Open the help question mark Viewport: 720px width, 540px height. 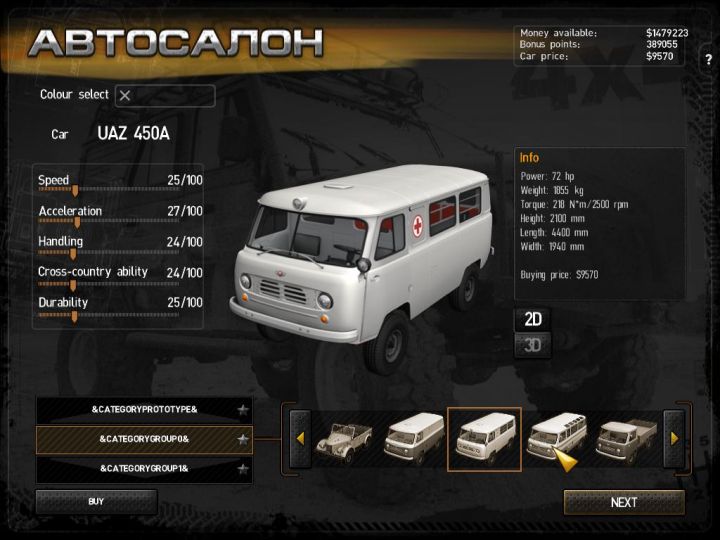point(708,59)
